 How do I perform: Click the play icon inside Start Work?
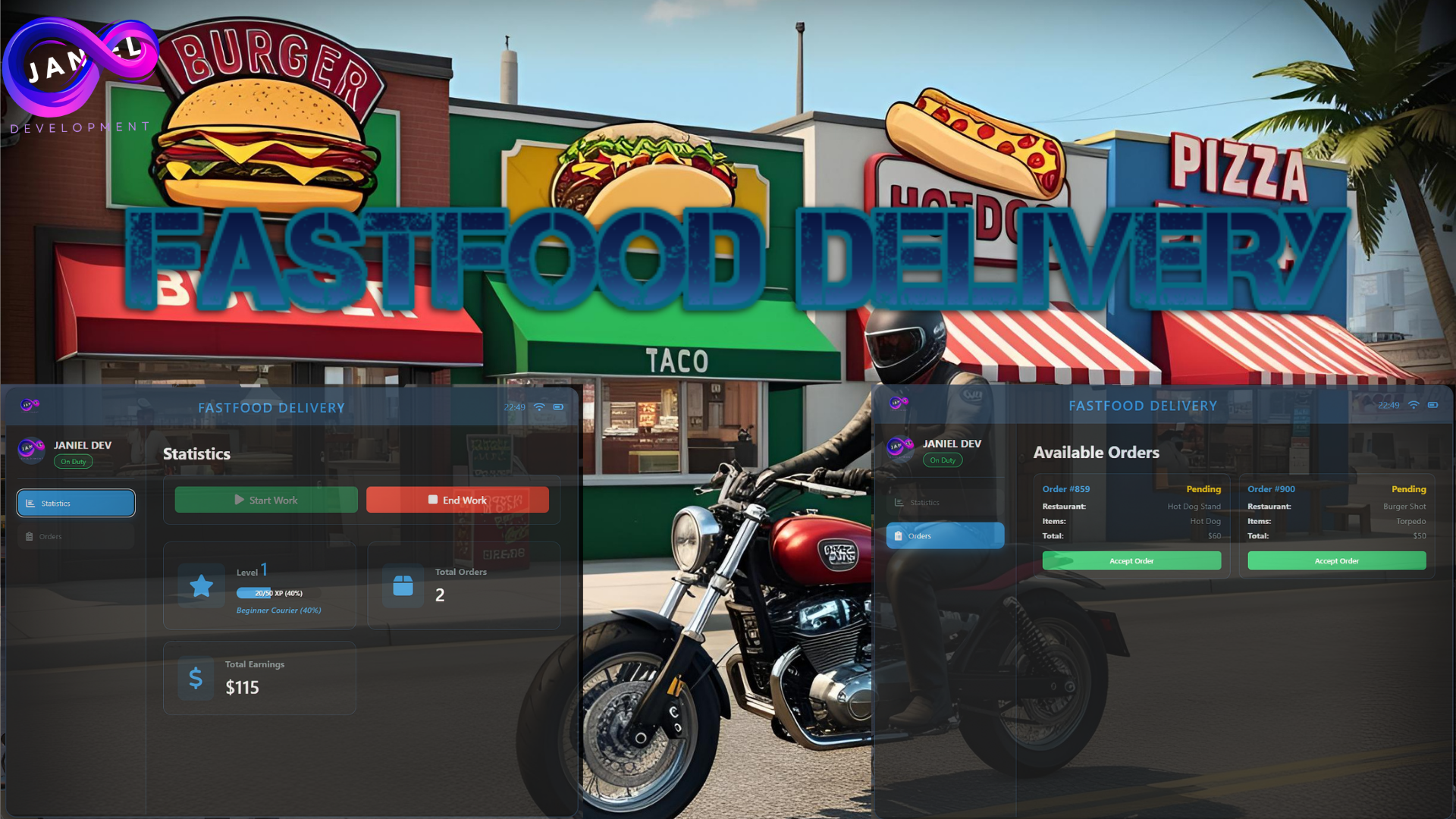238,500
